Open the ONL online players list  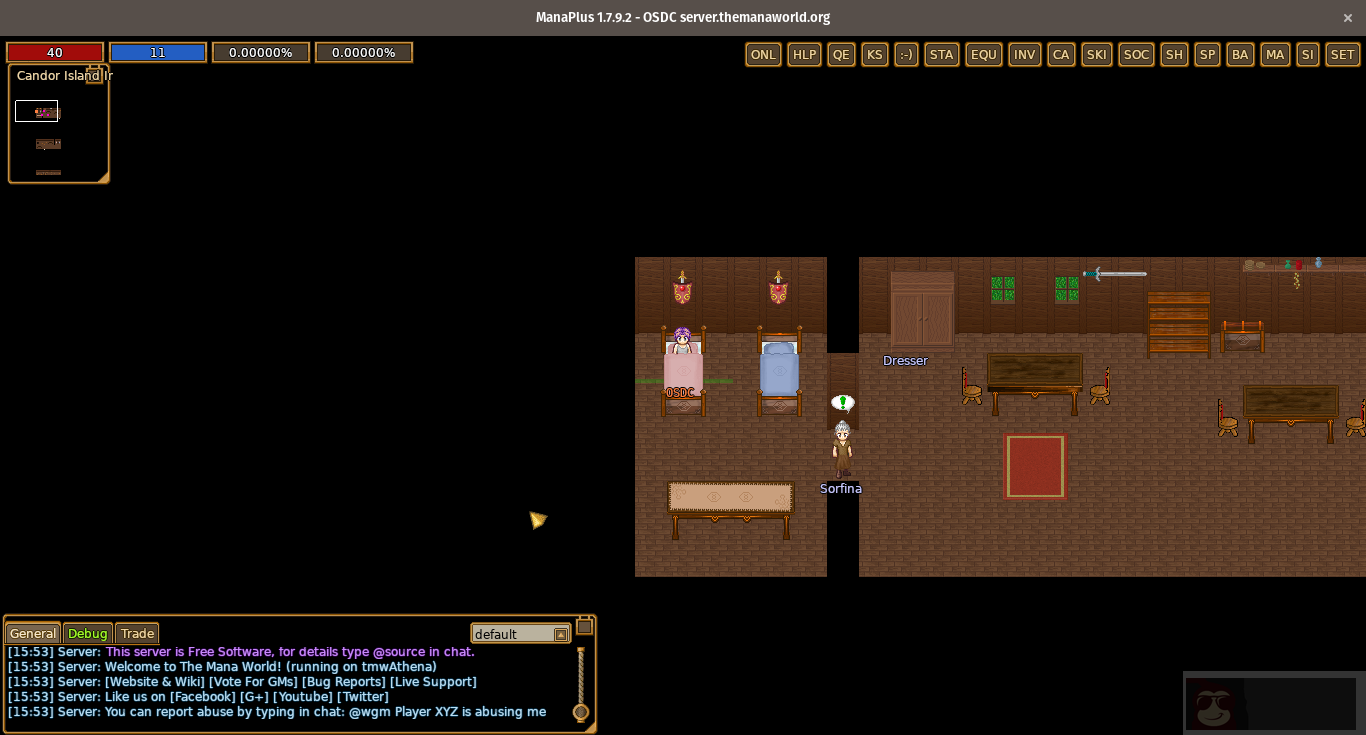point(763,55)
